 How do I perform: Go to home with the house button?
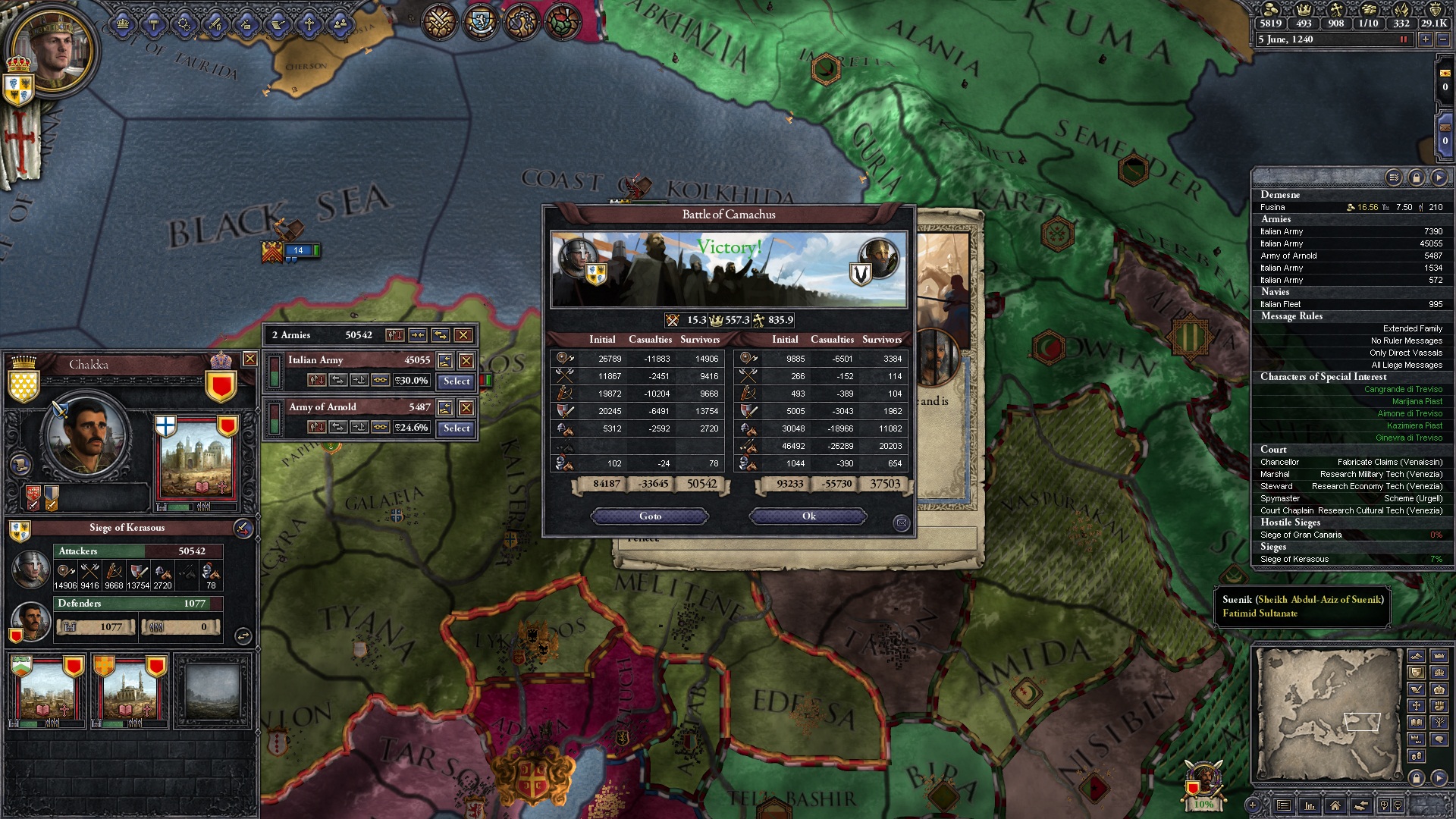tap(1335, 805)
